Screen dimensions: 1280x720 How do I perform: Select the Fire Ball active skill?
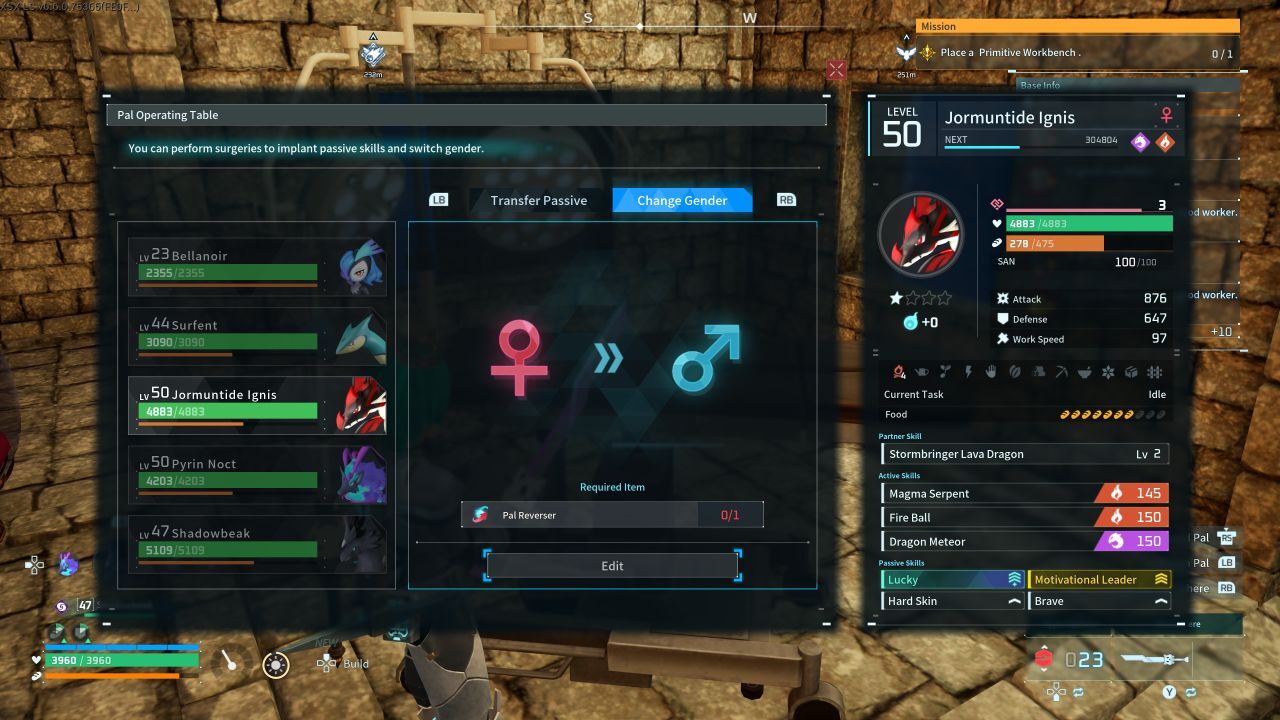point(1024,517)
